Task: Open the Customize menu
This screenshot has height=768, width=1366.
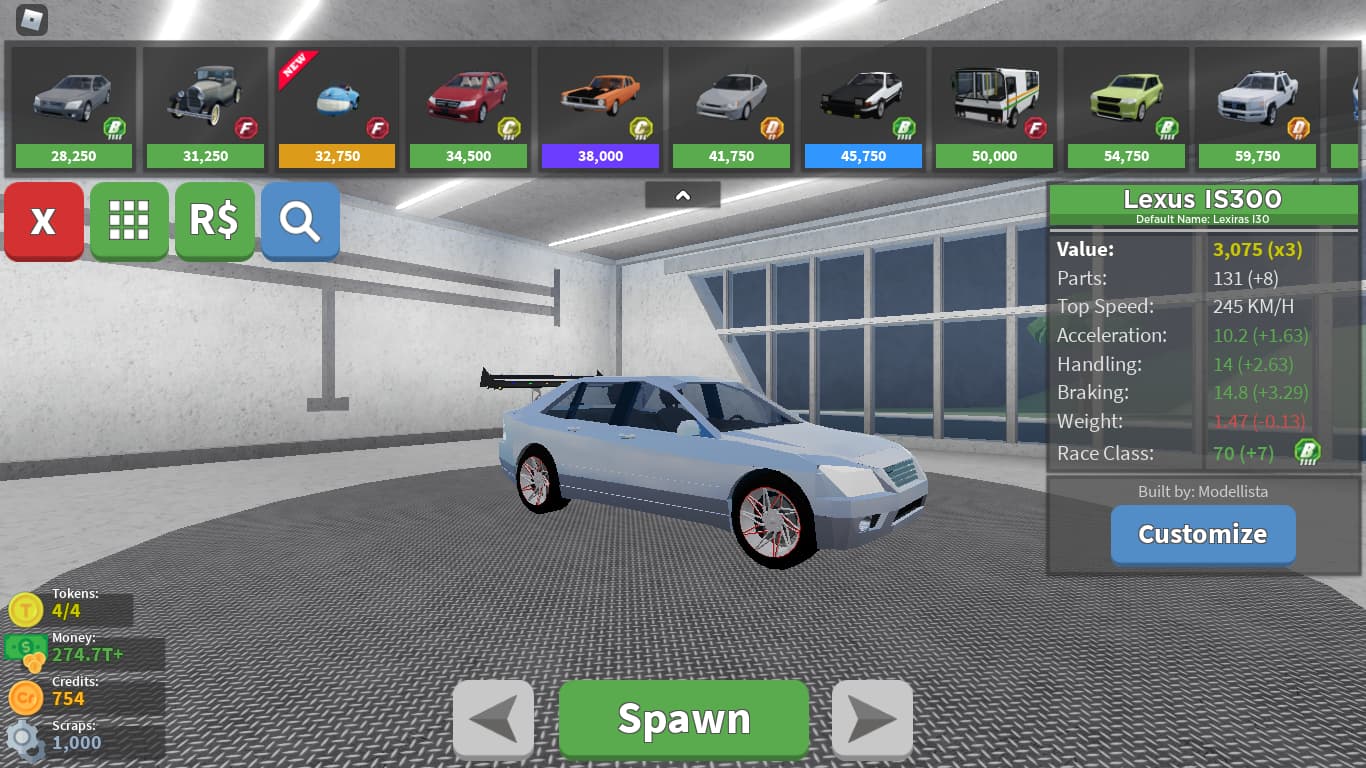Action: point(1202,534)
